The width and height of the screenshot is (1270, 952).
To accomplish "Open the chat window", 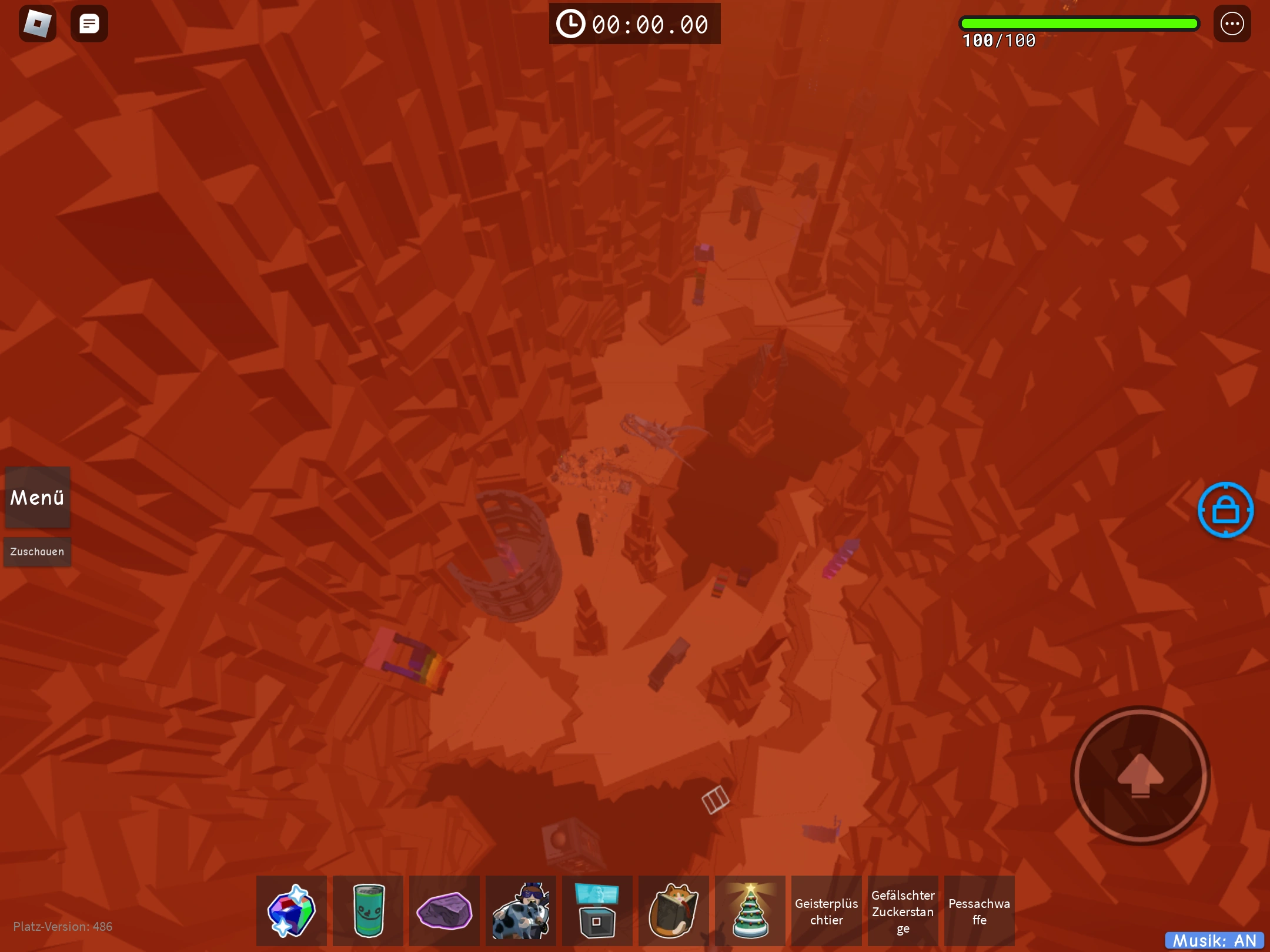I will (90, 24).
